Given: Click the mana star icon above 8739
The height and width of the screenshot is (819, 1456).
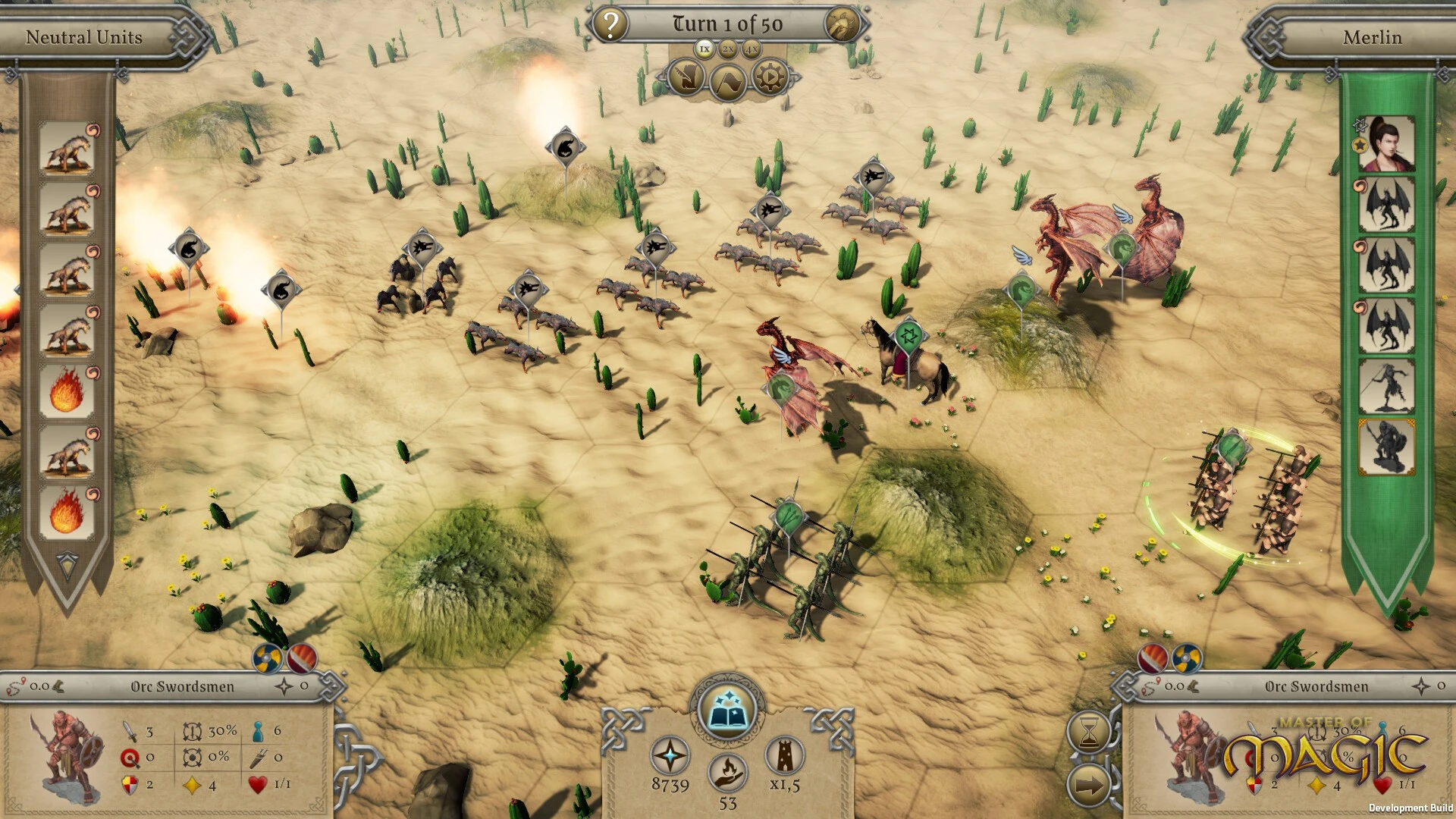Looking at the screenshot, I should tap(670, 756).
